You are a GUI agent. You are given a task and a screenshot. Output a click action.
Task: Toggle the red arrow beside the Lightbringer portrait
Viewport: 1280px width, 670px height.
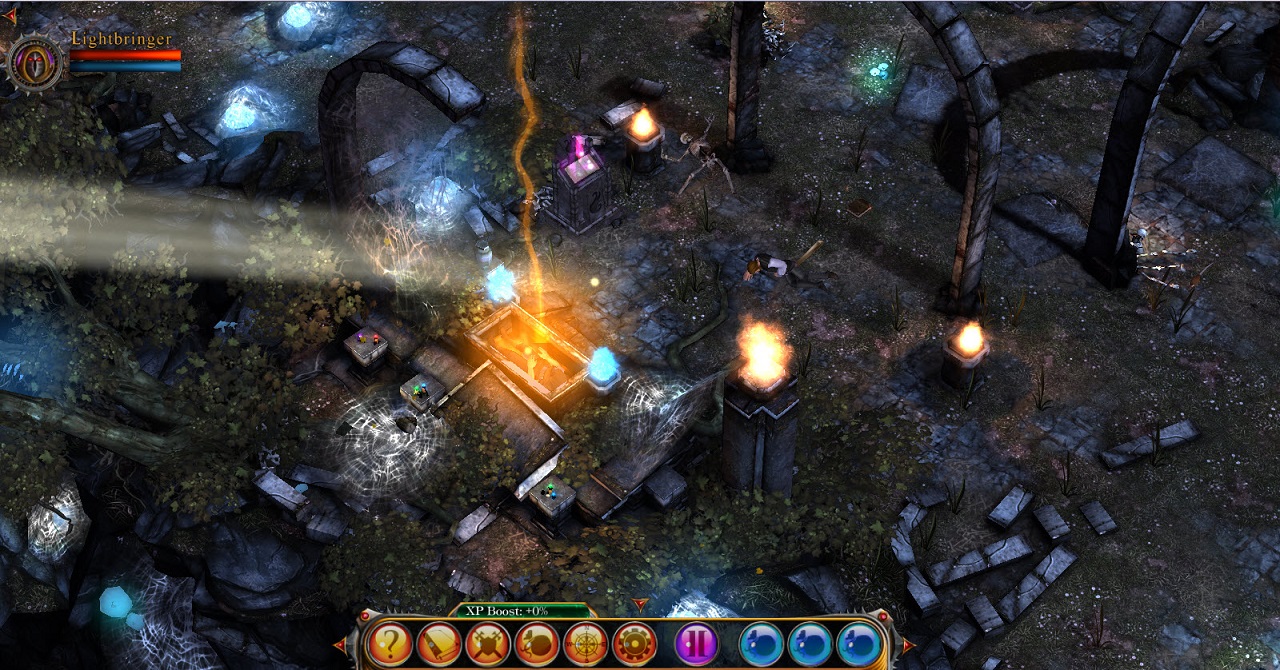click(10, 16)
